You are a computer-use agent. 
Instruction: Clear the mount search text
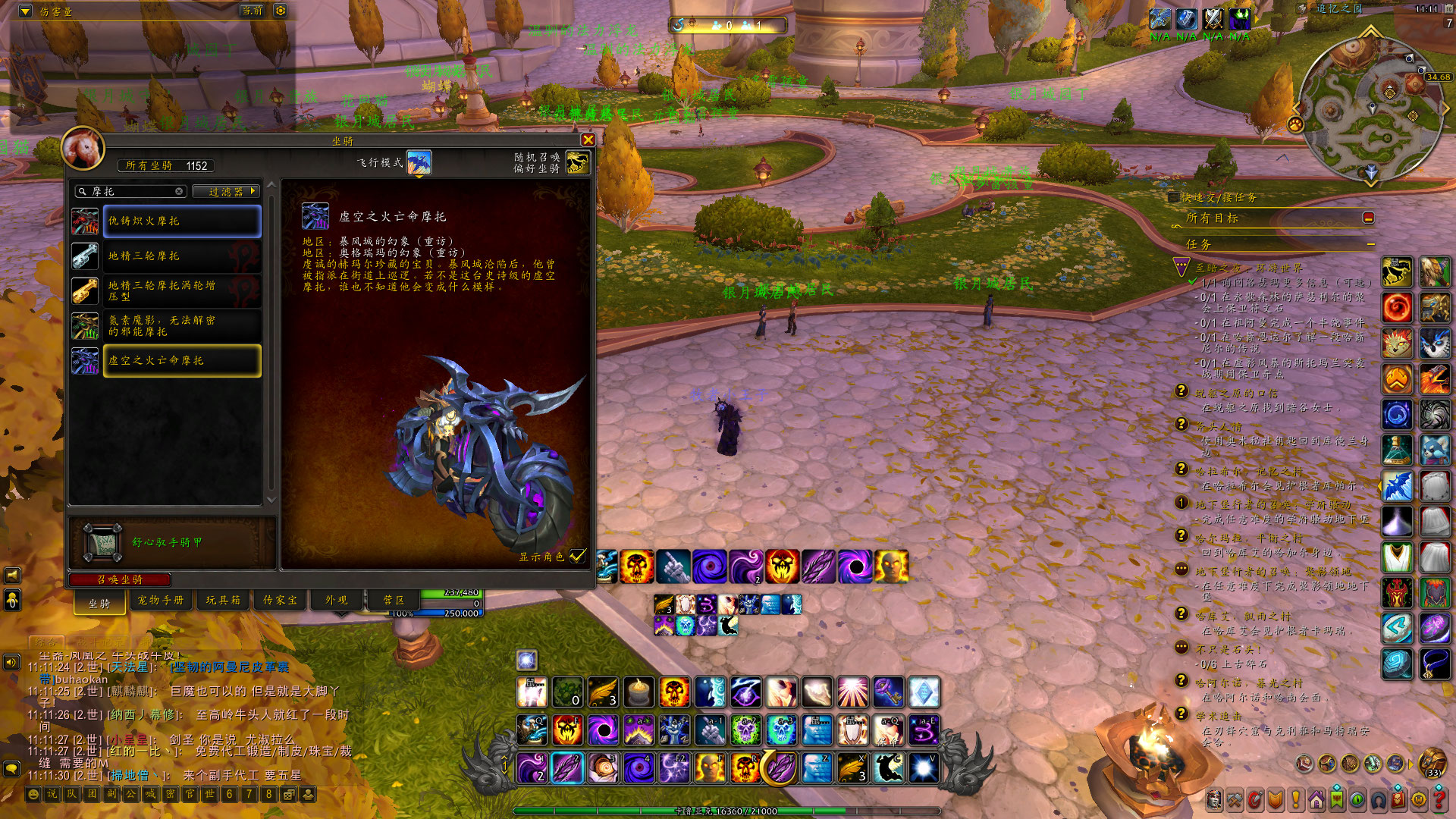click(179, 192)
